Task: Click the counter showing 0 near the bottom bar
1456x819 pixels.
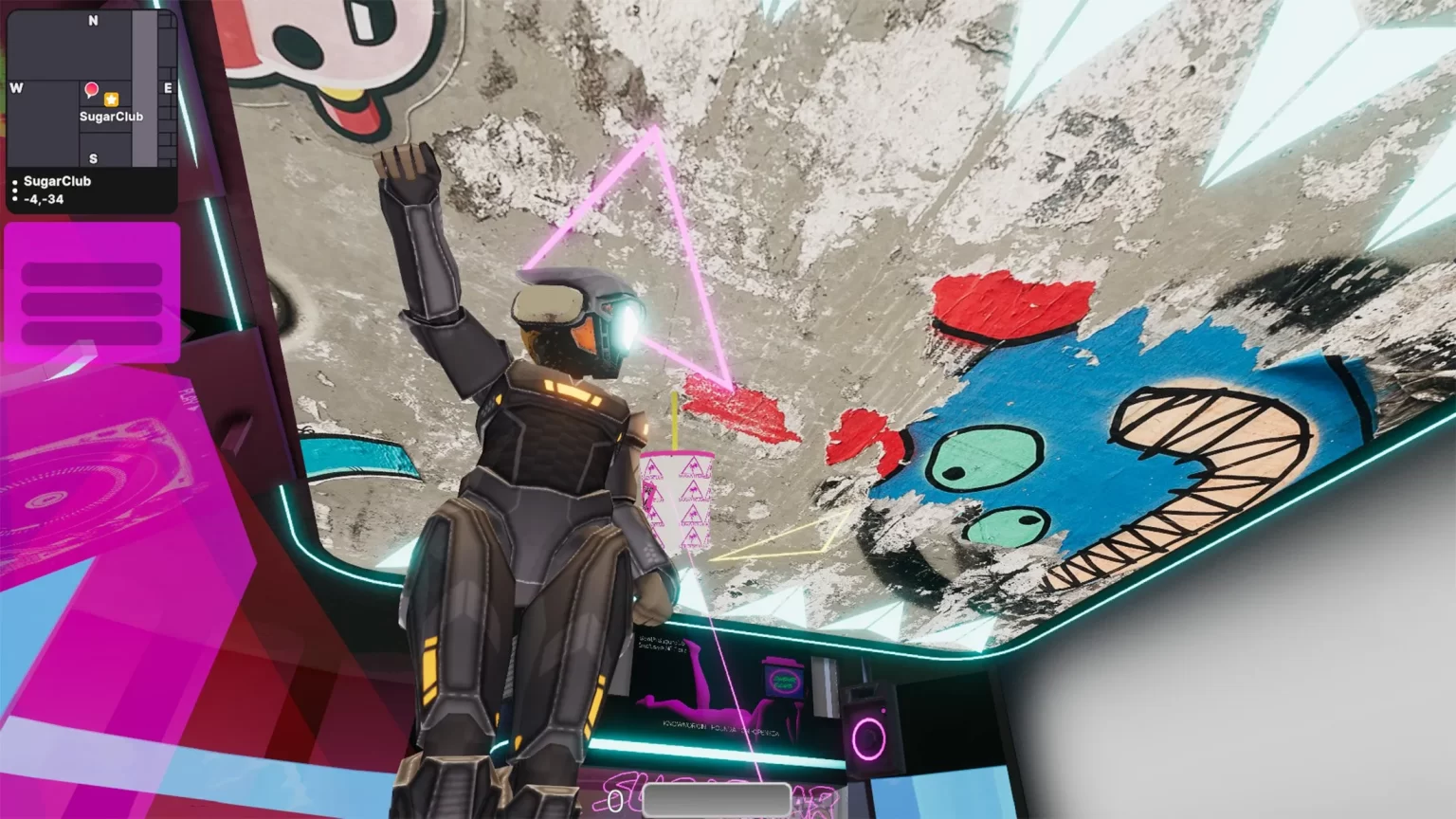Action: pyautogui.click(x=615, y=802)
